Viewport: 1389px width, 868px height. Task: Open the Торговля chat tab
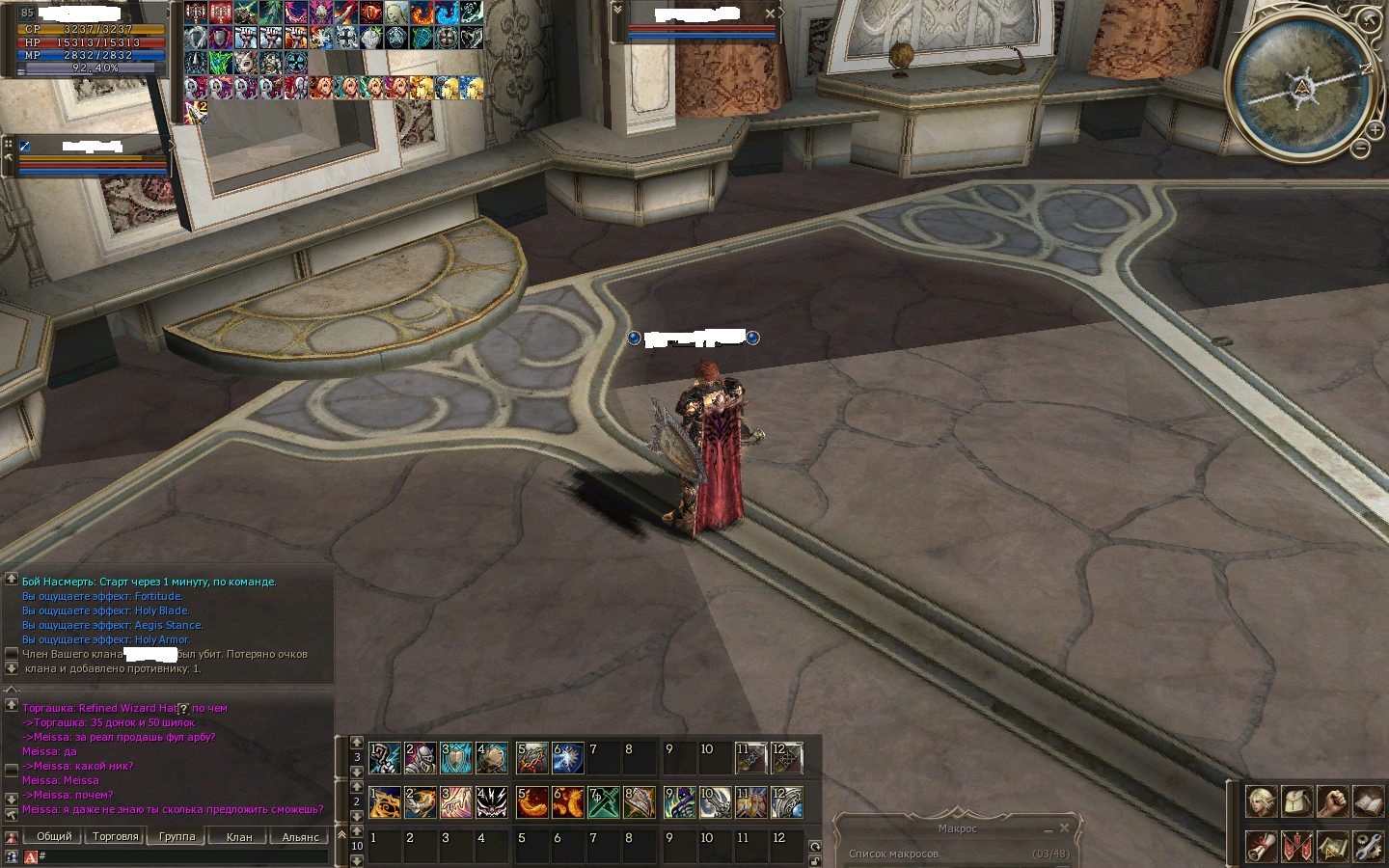(x=115, y=836)
